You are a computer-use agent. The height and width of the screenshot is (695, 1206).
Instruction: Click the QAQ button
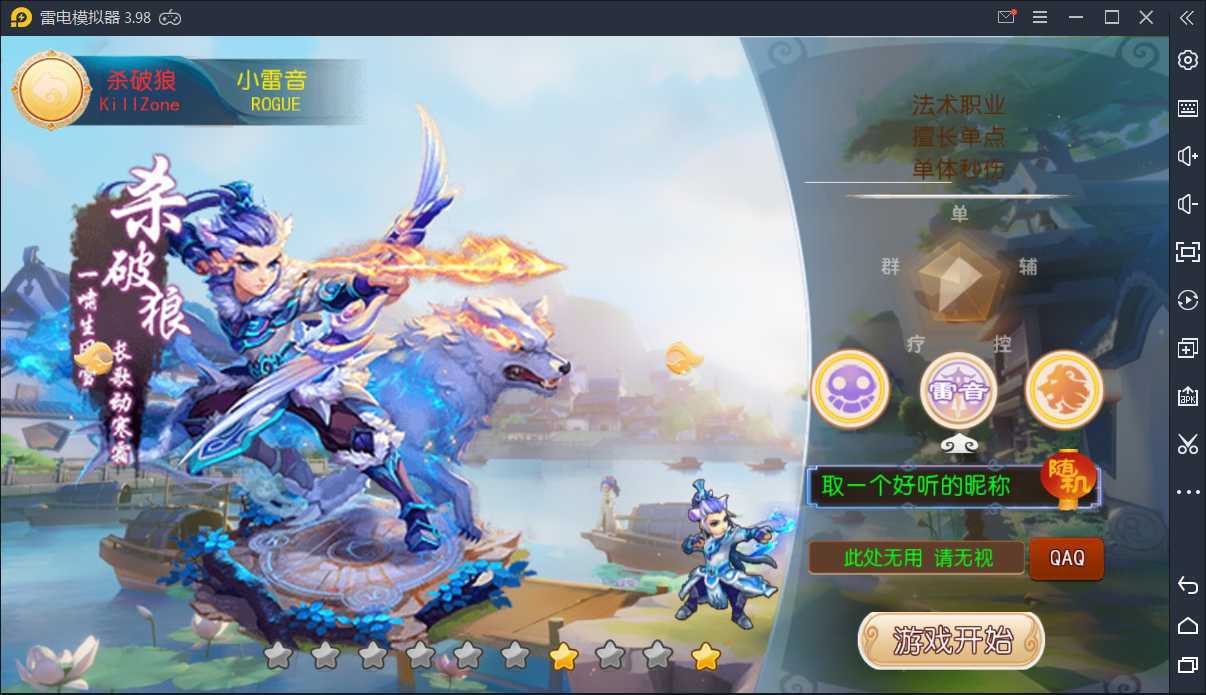[1067, 558]
